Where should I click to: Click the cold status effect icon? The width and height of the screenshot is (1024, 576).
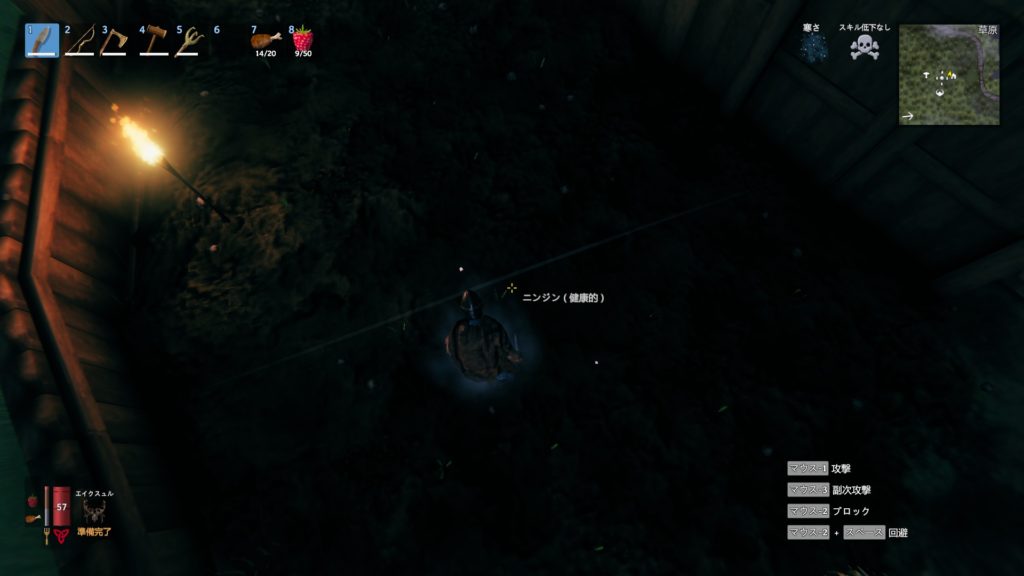[x=812, y=47]
